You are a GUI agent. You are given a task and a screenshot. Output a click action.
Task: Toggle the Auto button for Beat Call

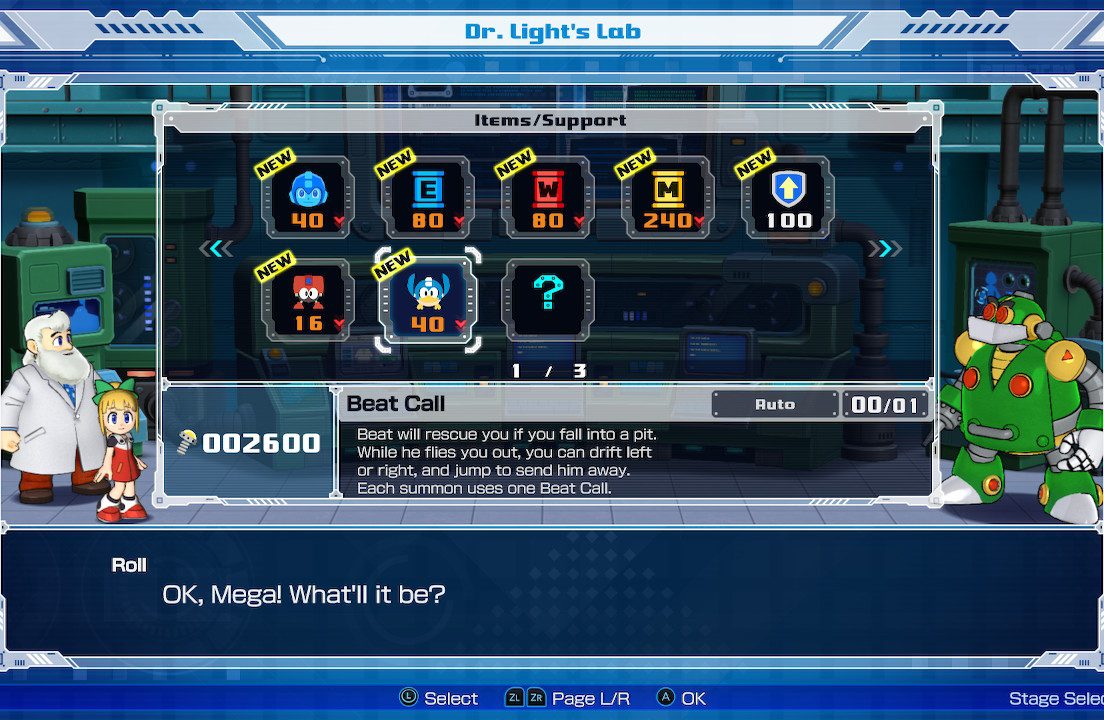(775, 404)
